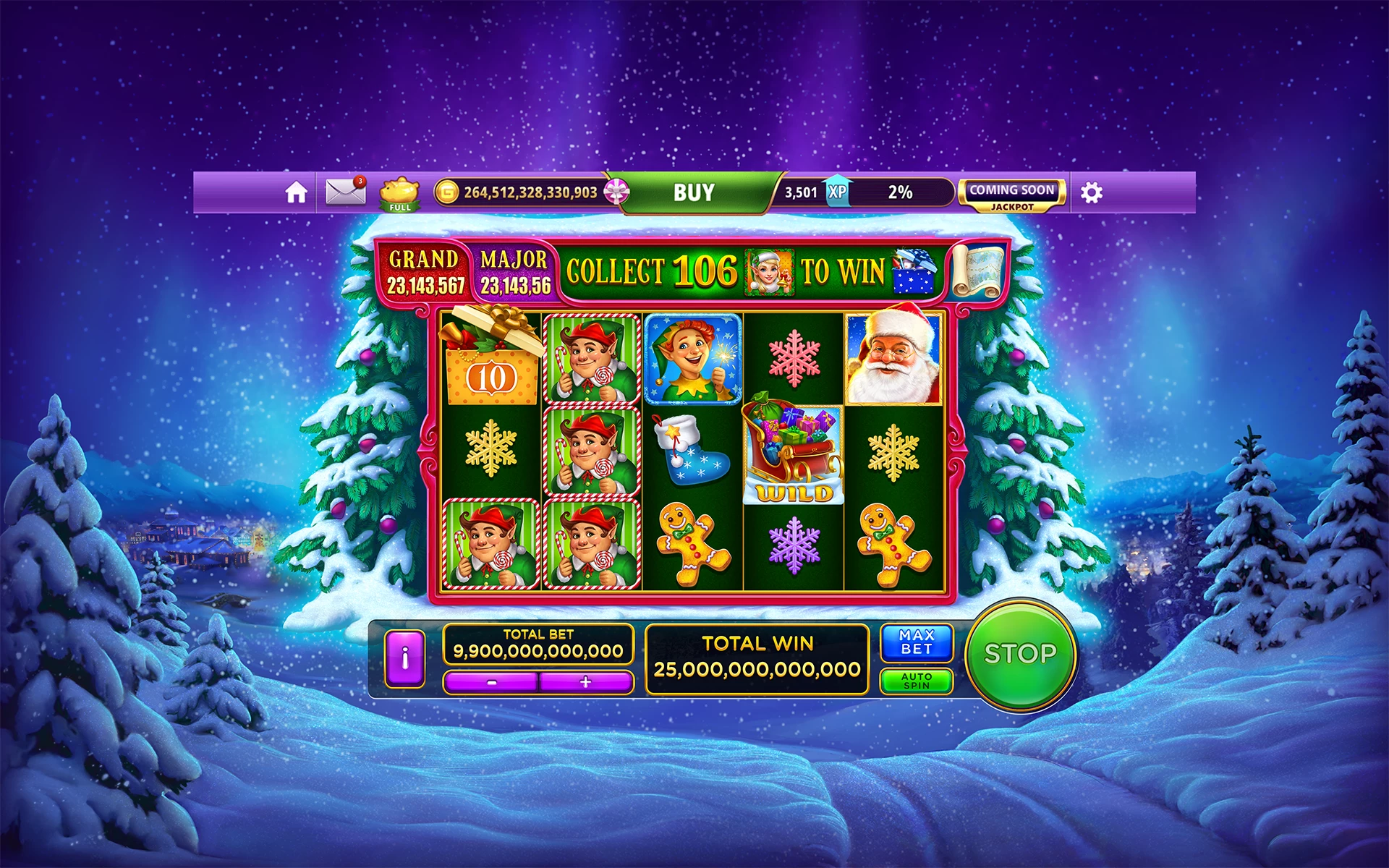The height and width of the screenshot is (868, 1389).
Task: Enable Auto Spin mode
Action: pos(916,681)
